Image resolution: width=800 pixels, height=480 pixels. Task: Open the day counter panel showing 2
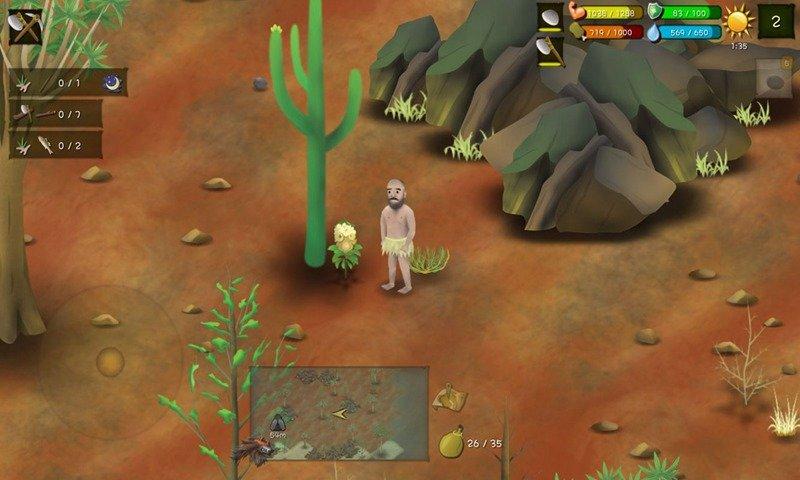[x=775, y=21]
